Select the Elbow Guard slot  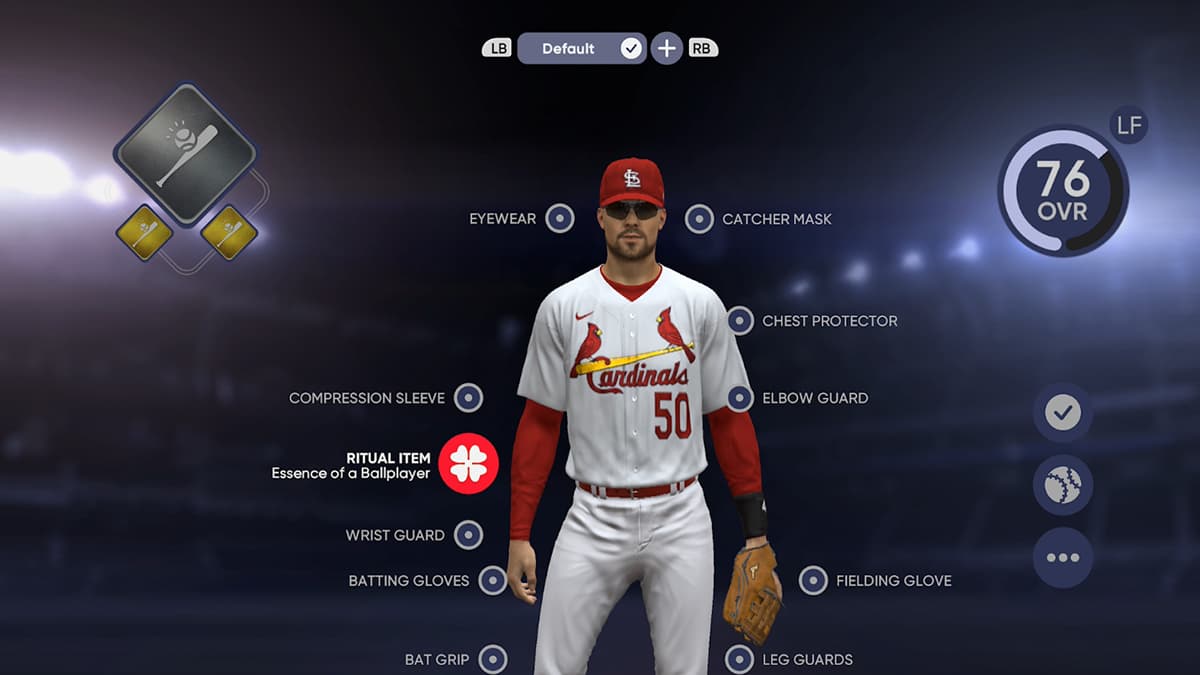[x=740, y=398]
